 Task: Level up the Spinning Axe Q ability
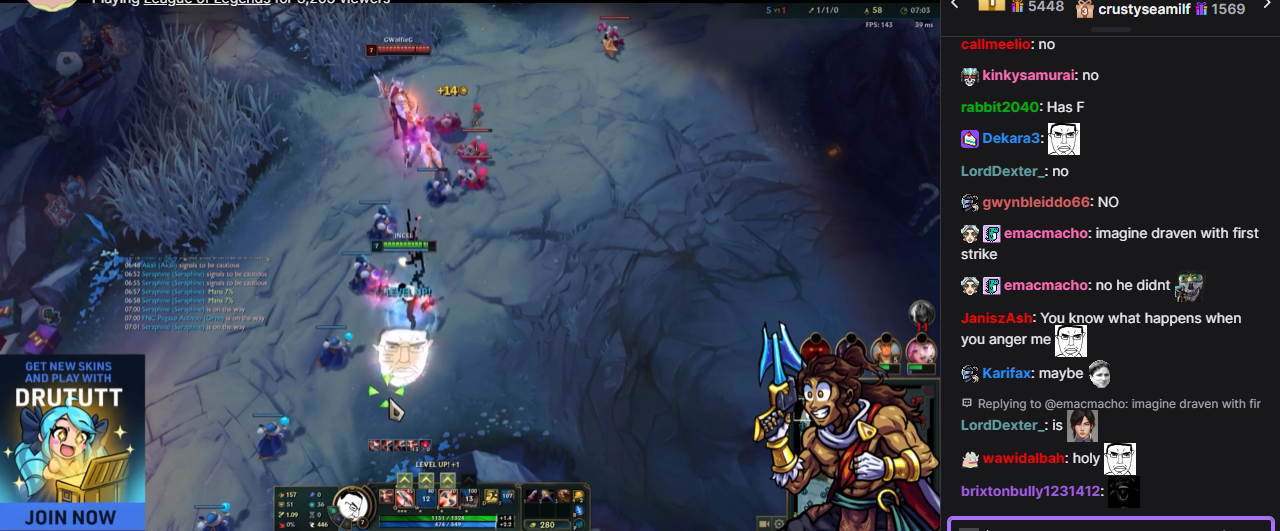pos(404,480)
